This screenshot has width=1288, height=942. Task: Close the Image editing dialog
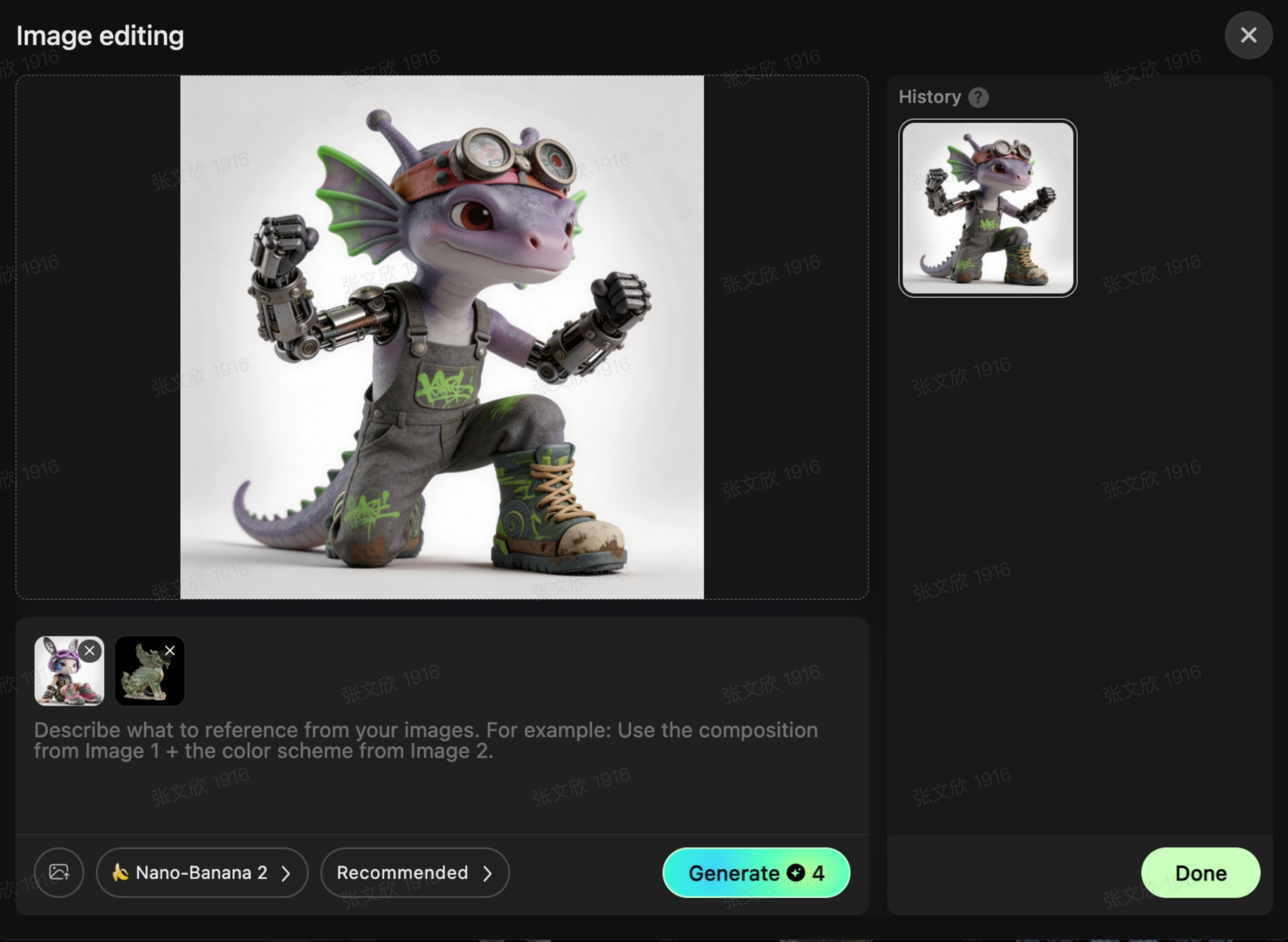point(1248,35)
